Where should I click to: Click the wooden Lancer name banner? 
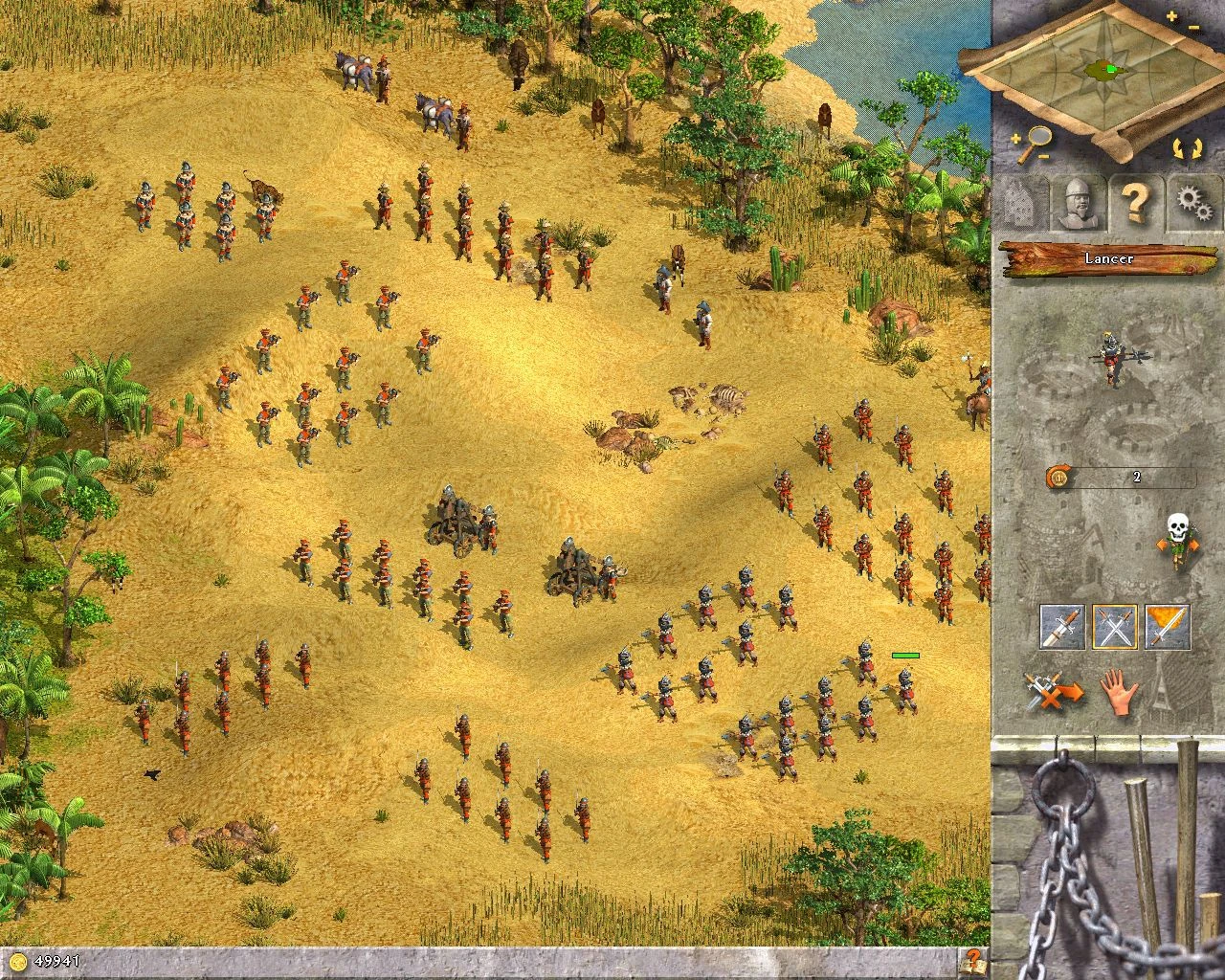point(1110,259)
